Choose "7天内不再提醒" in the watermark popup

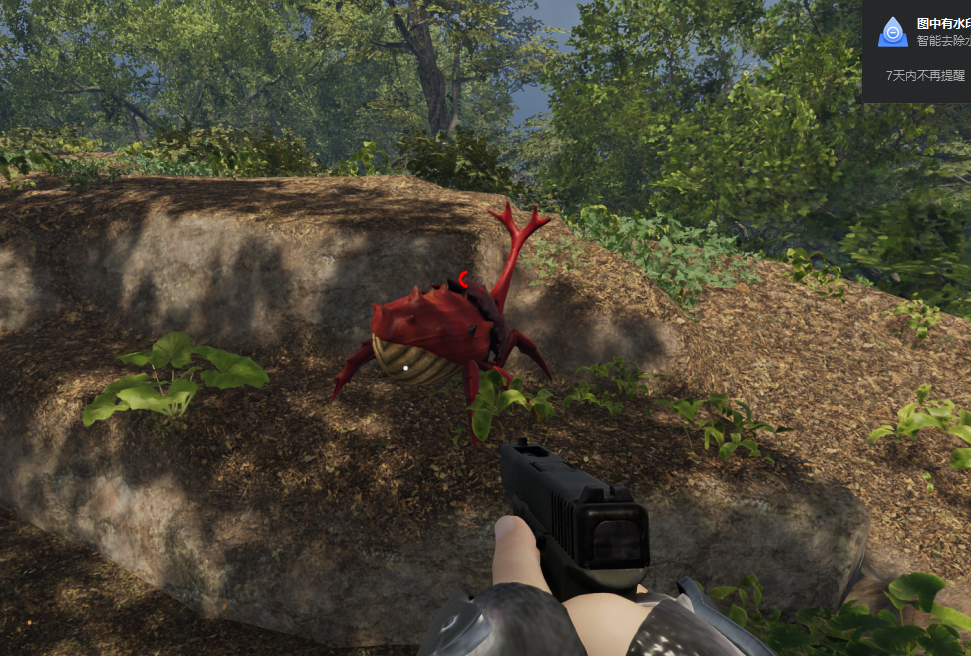click(x=926, y=75)
